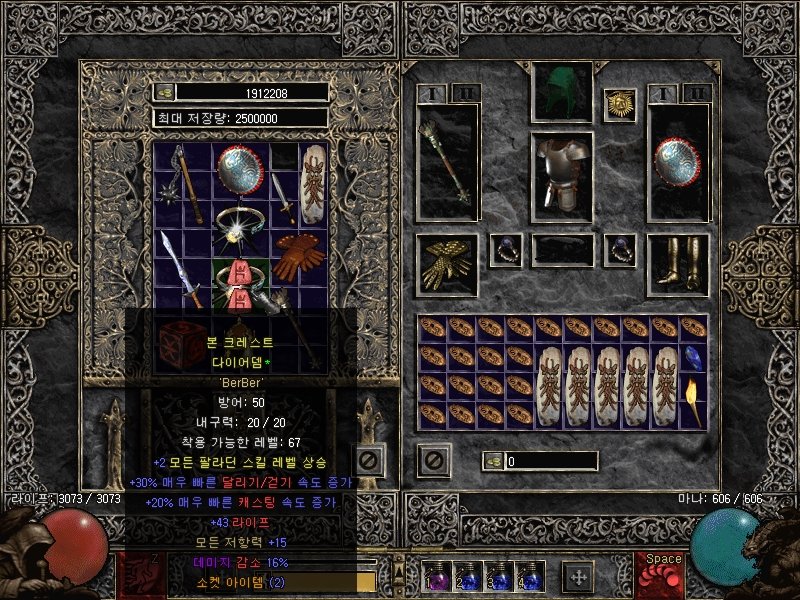
Task: Pick up the blue gem in inventory
Action: (694, 357)
